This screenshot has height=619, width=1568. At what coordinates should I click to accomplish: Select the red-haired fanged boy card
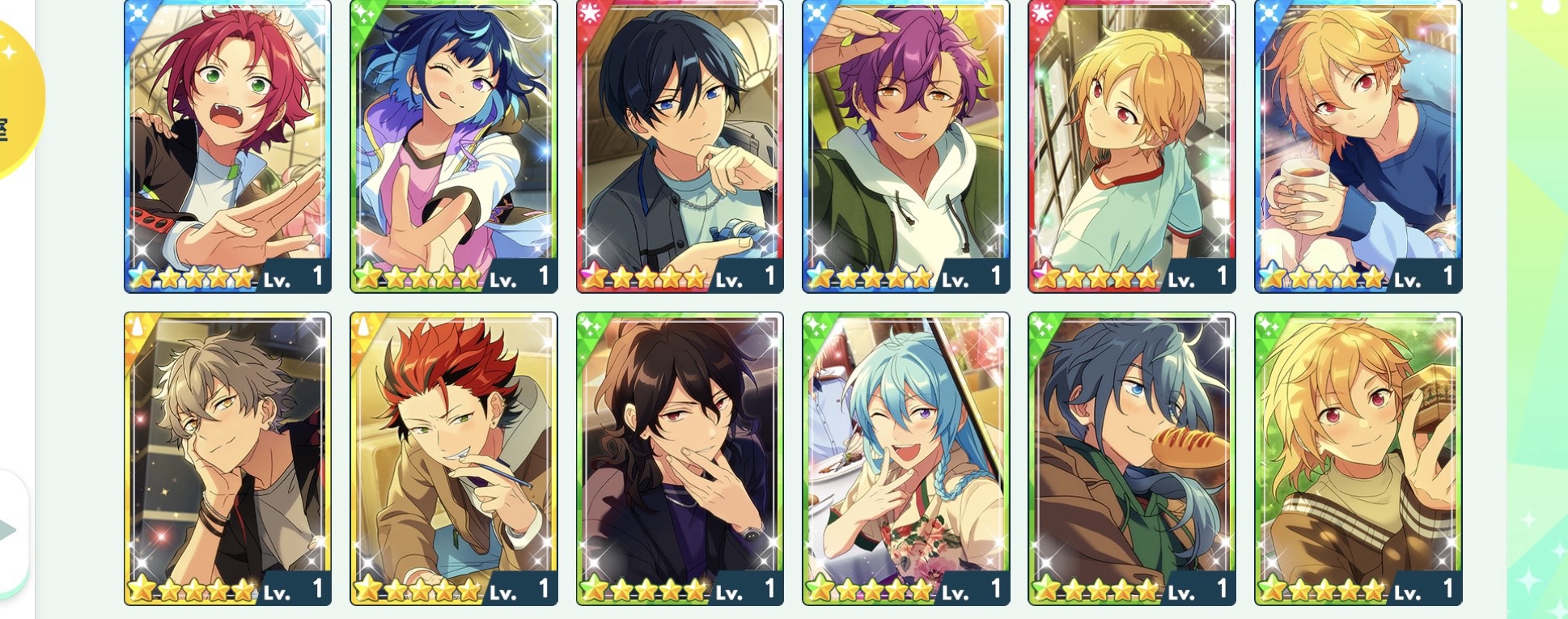click(x=227, y=146)
